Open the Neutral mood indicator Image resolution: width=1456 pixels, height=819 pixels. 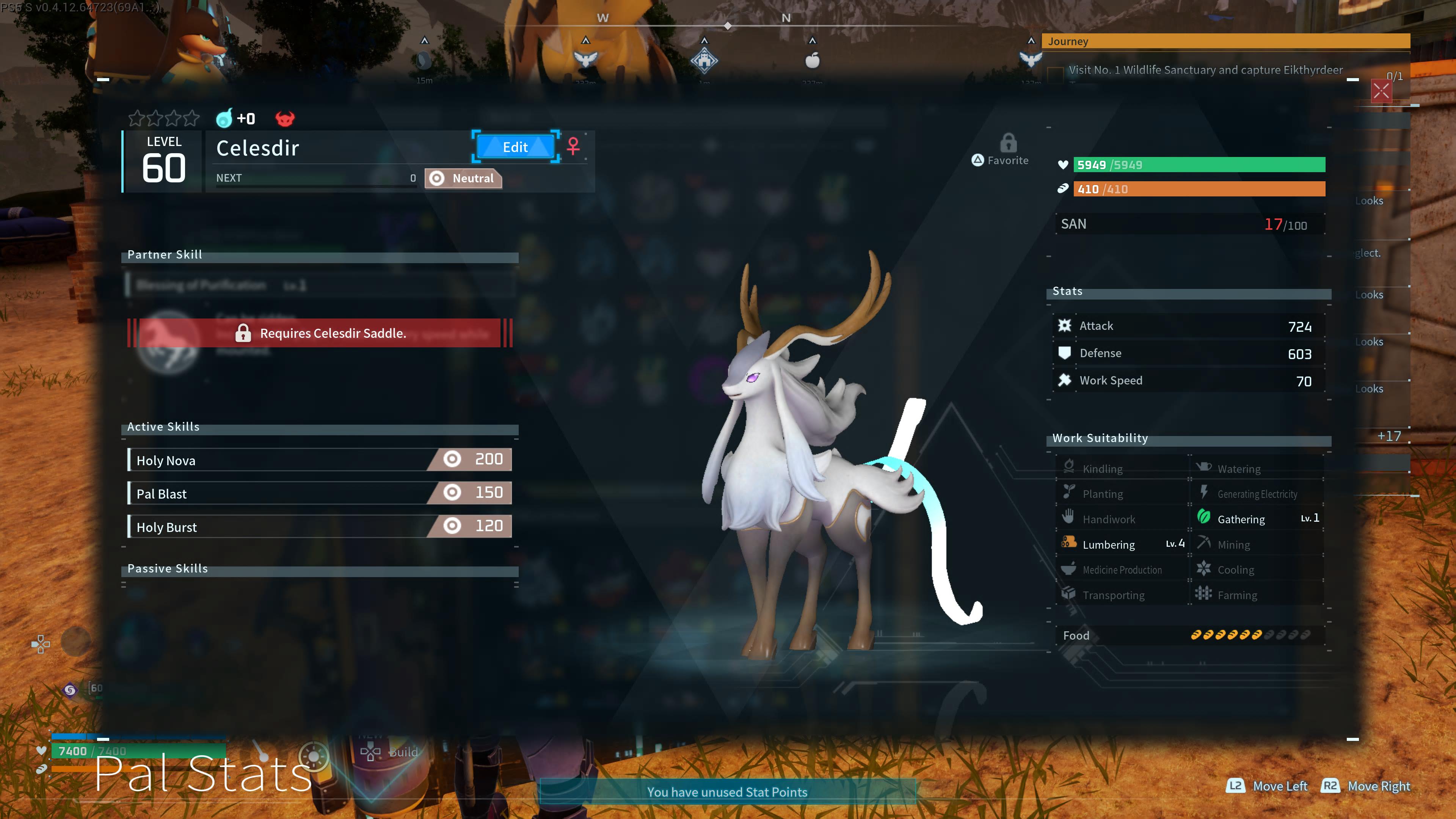click(463, 178)
